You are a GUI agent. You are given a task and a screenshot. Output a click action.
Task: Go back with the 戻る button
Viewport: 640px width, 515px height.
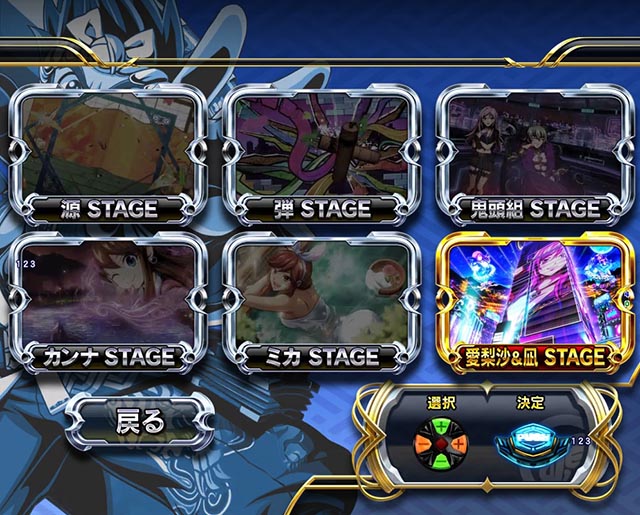(x=139, y=420)
